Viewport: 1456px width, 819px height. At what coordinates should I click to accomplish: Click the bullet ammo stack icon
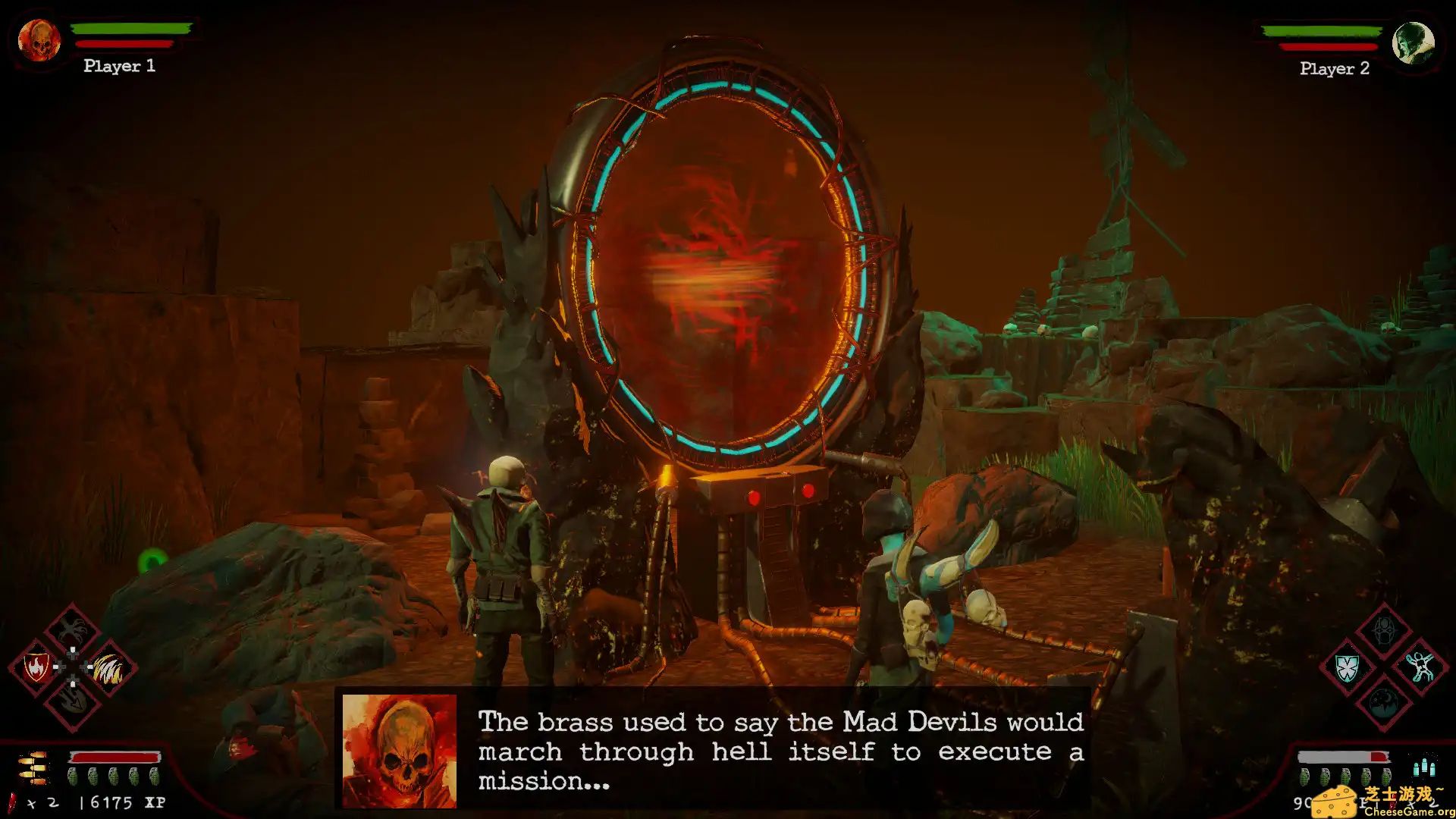(x=33, y=768)
